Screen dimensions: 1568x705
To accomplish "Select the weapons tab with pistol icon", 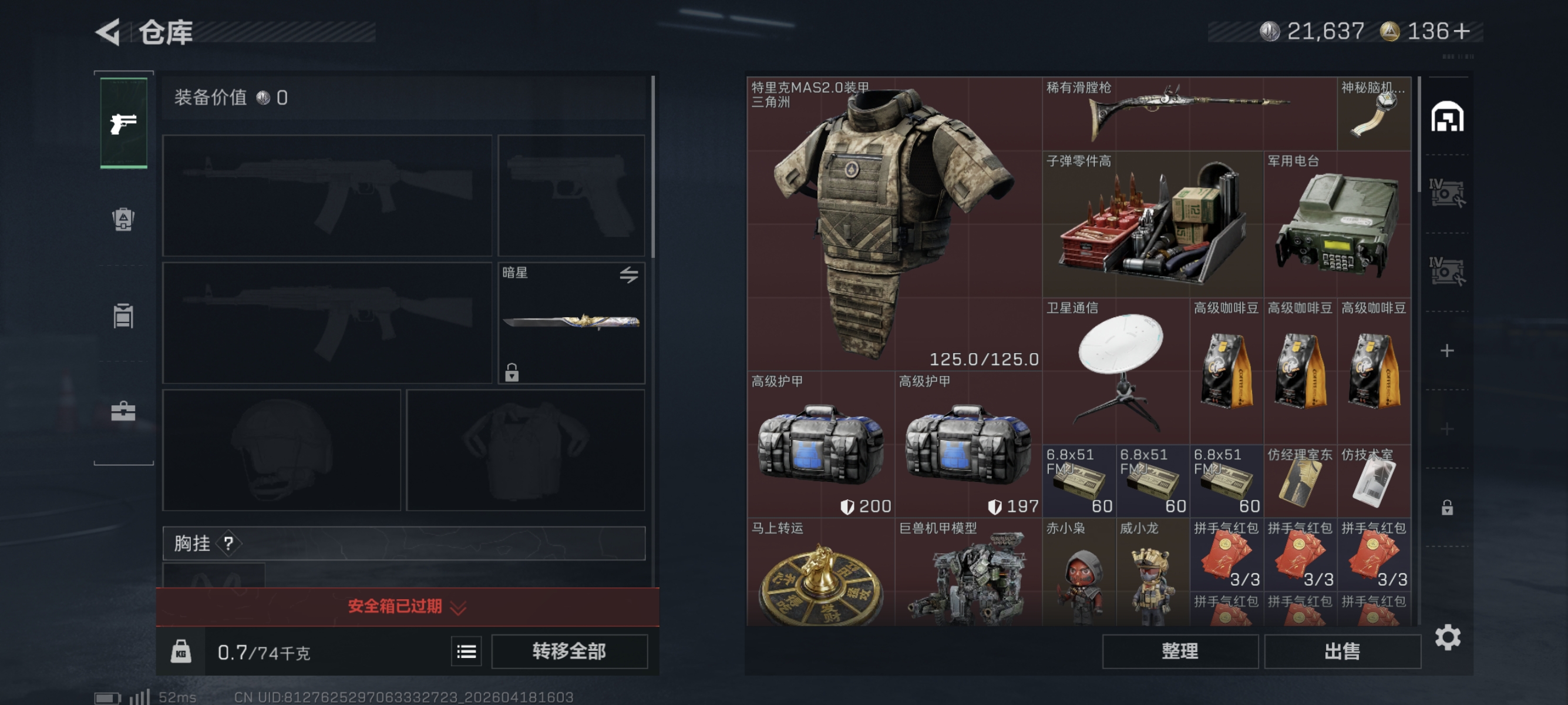I will [123, 123].
